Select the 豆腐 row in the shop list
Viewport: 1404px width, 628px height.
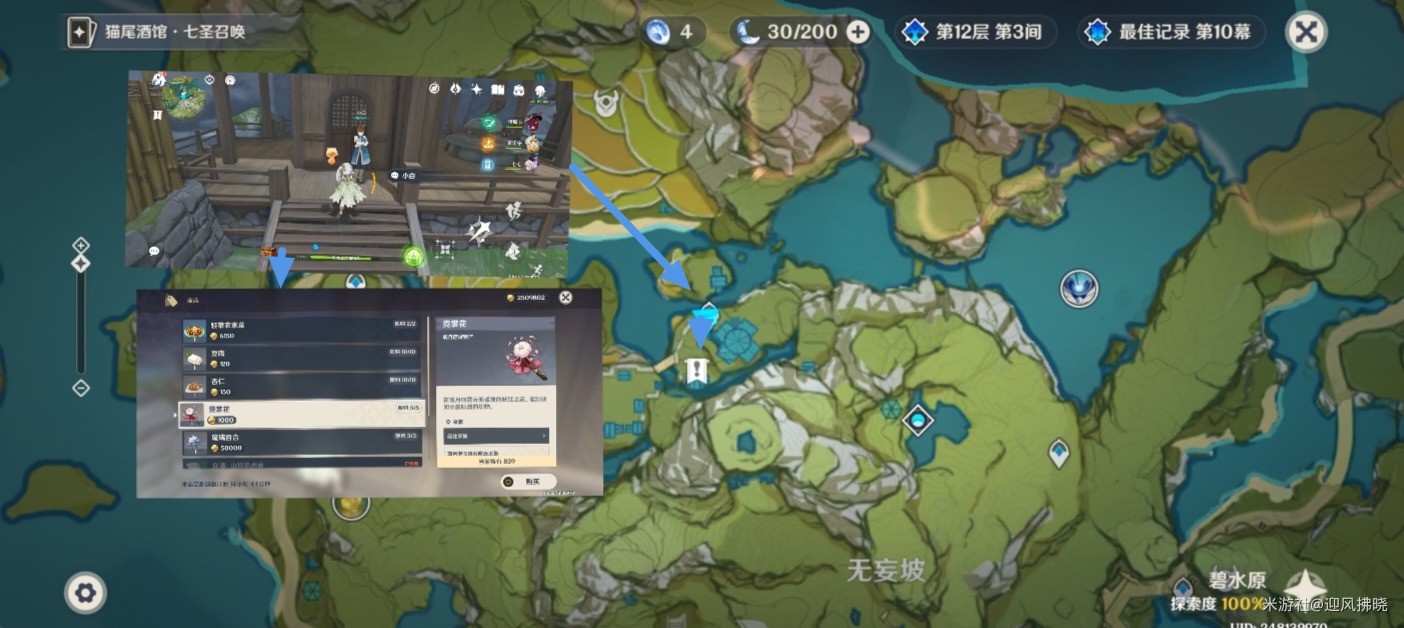(302, 357)
